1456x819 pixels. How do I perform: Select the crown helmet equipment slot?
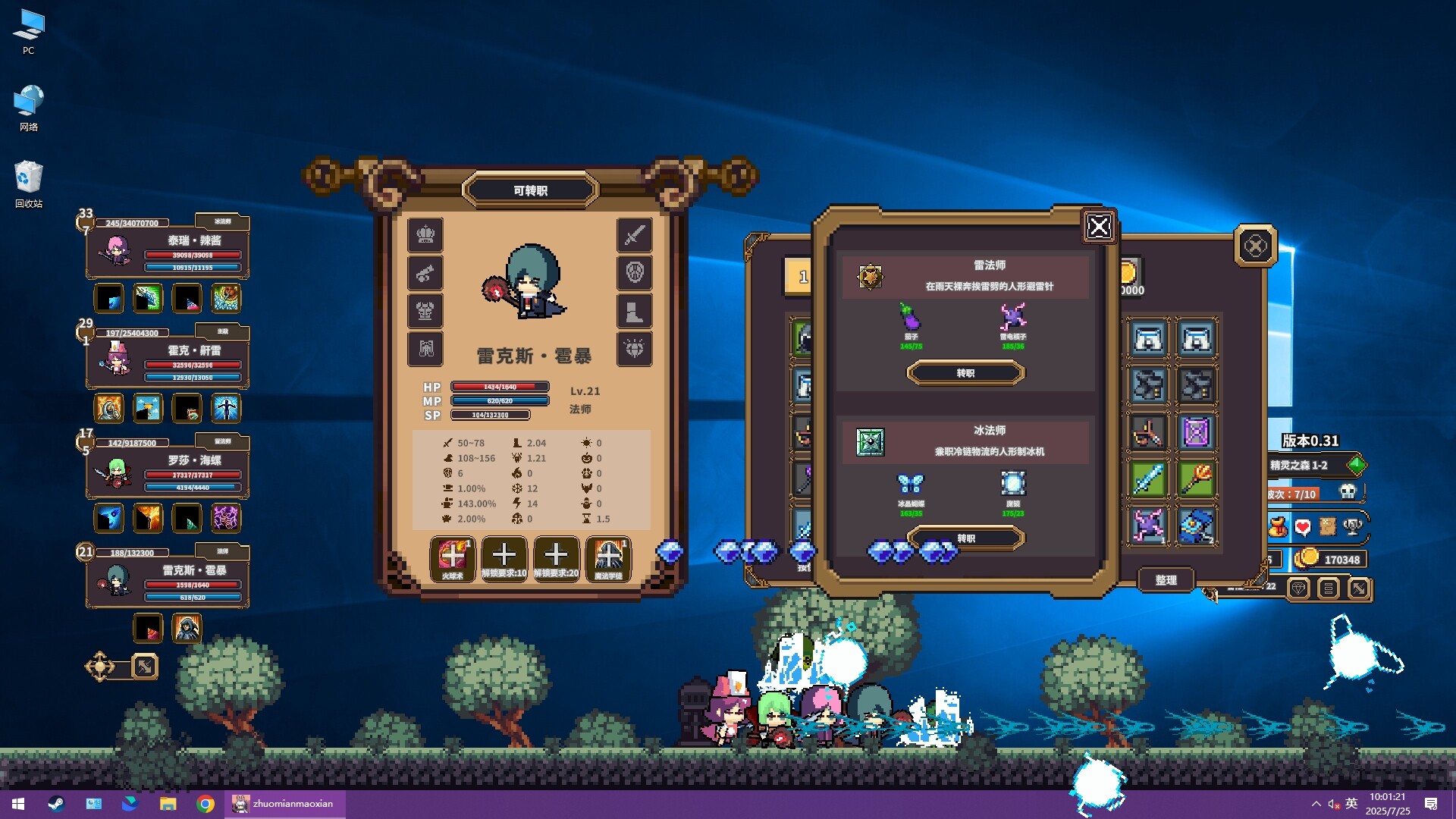pyautogui.click(x=425, y=235)
